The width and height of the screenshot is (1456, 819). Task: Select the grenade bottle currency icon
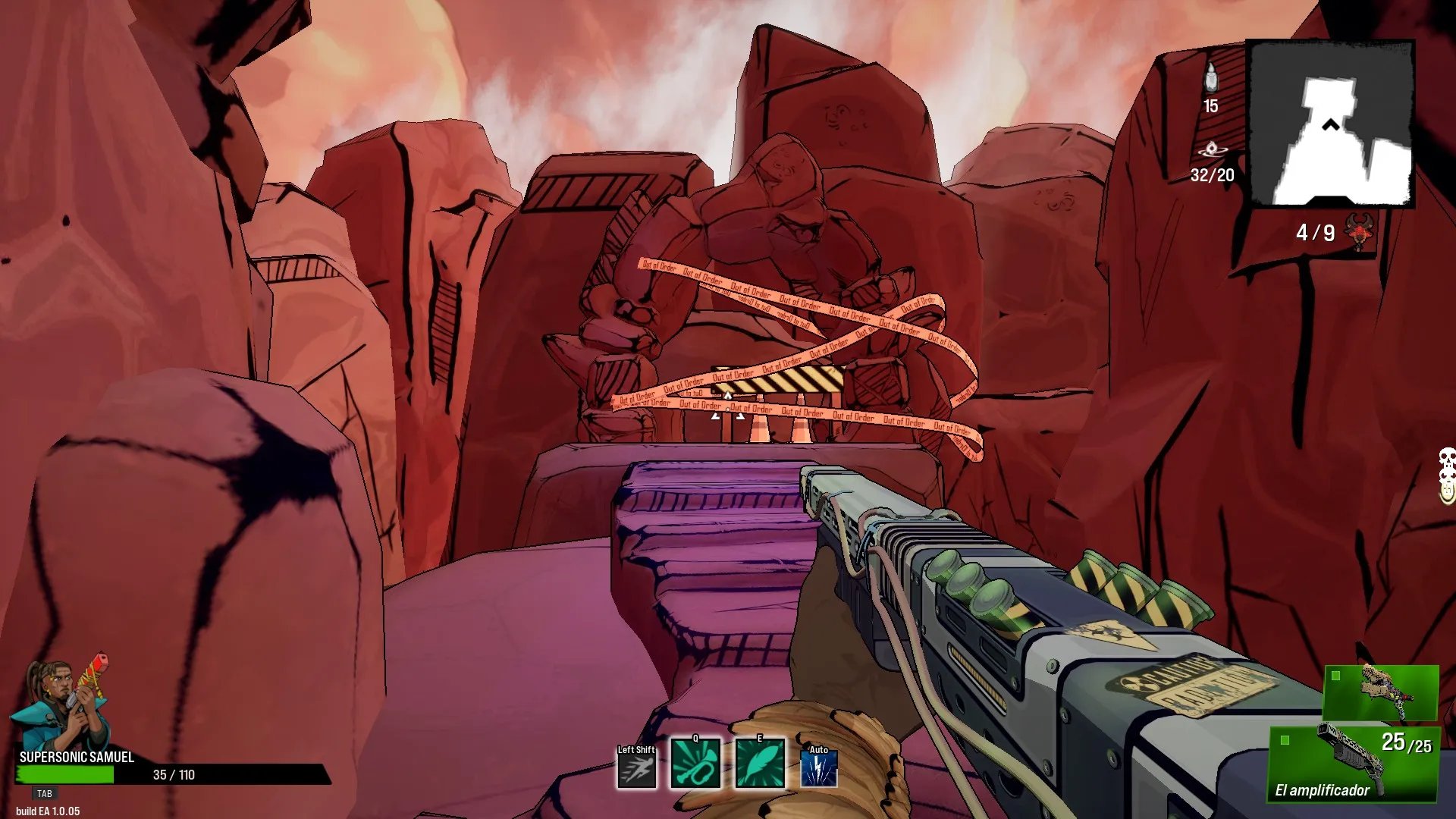[1211, 78]
